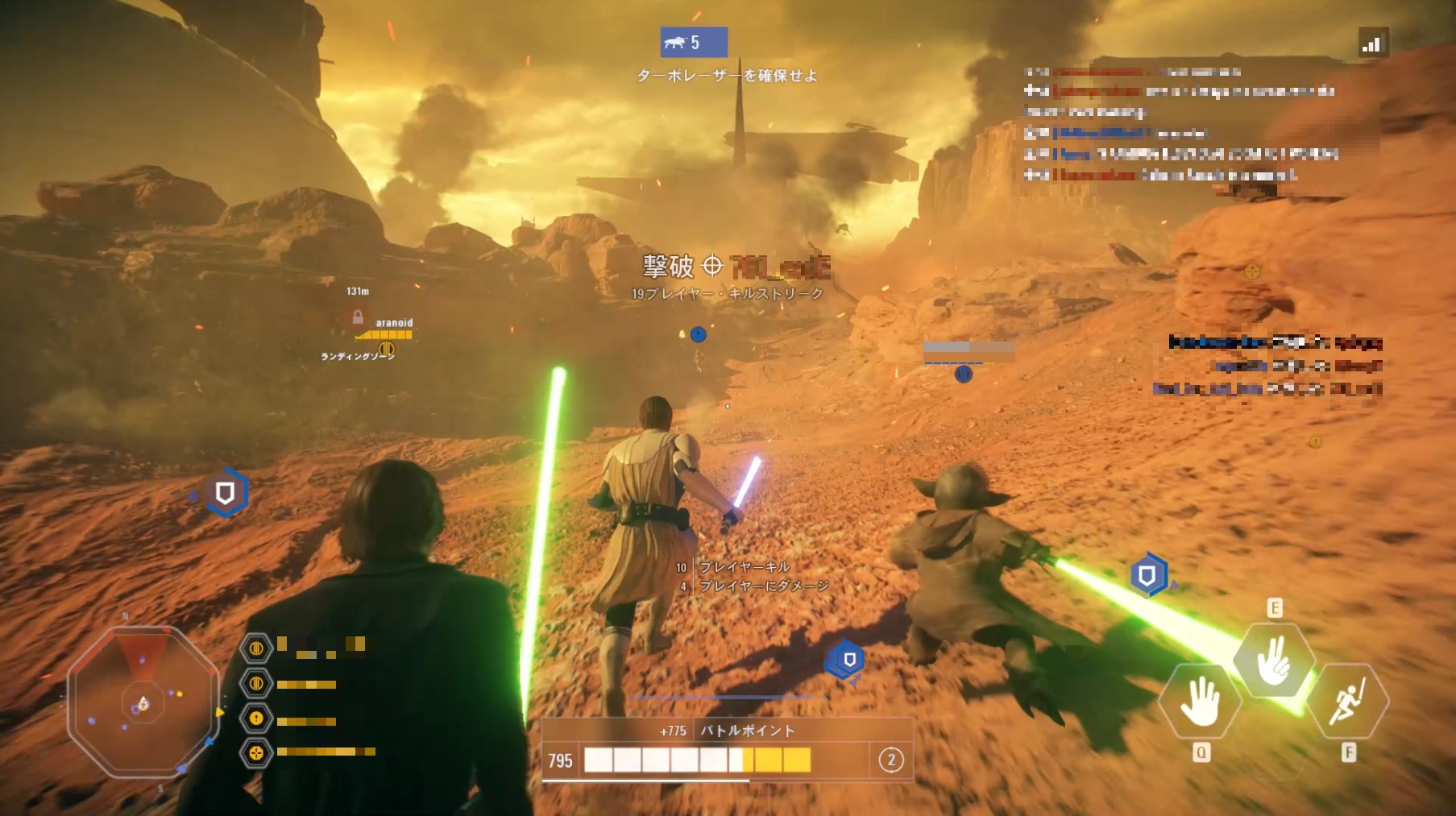Select the squad member with exclamation icon
The width and height of the screenshot is (1456, 816).
[x=256, y=719]
